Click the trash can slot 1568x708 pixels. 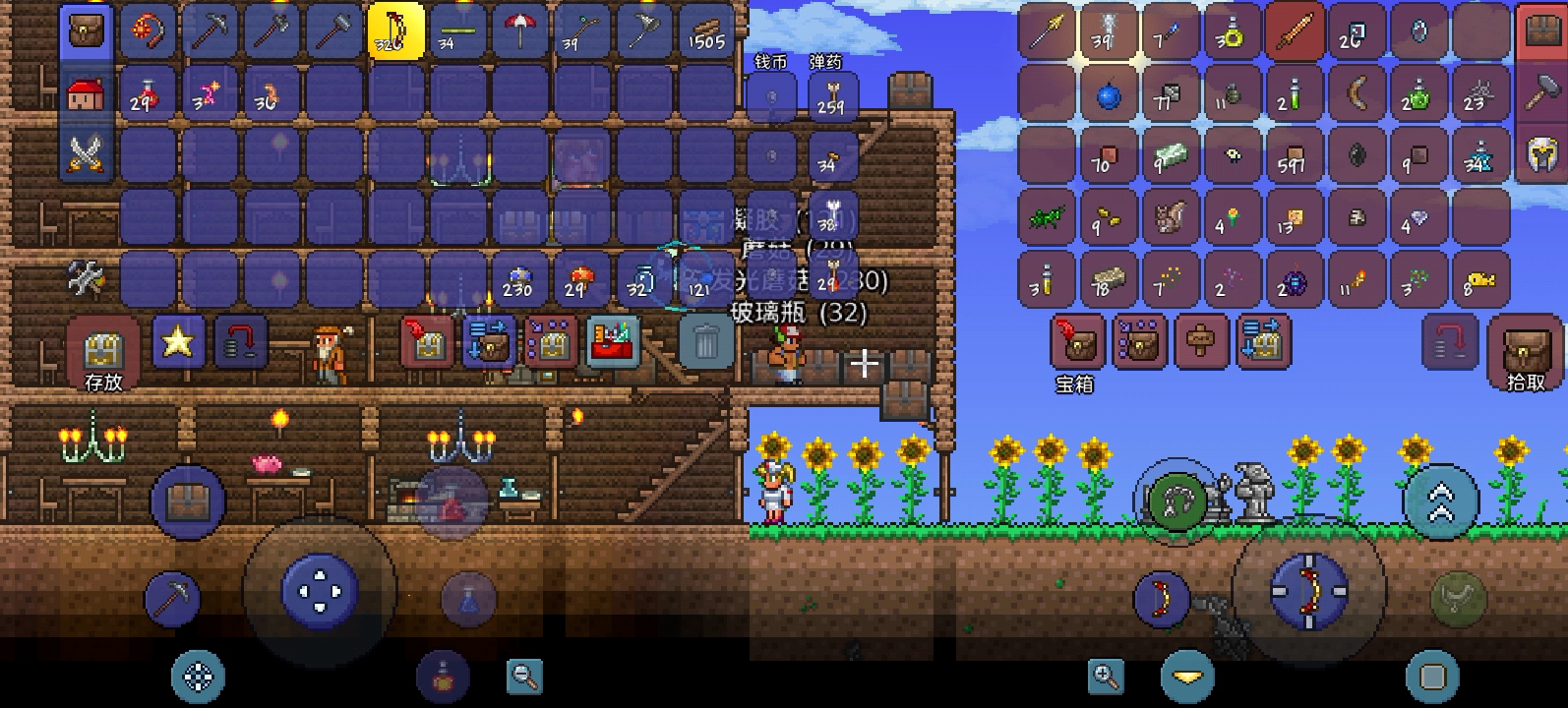706,342
